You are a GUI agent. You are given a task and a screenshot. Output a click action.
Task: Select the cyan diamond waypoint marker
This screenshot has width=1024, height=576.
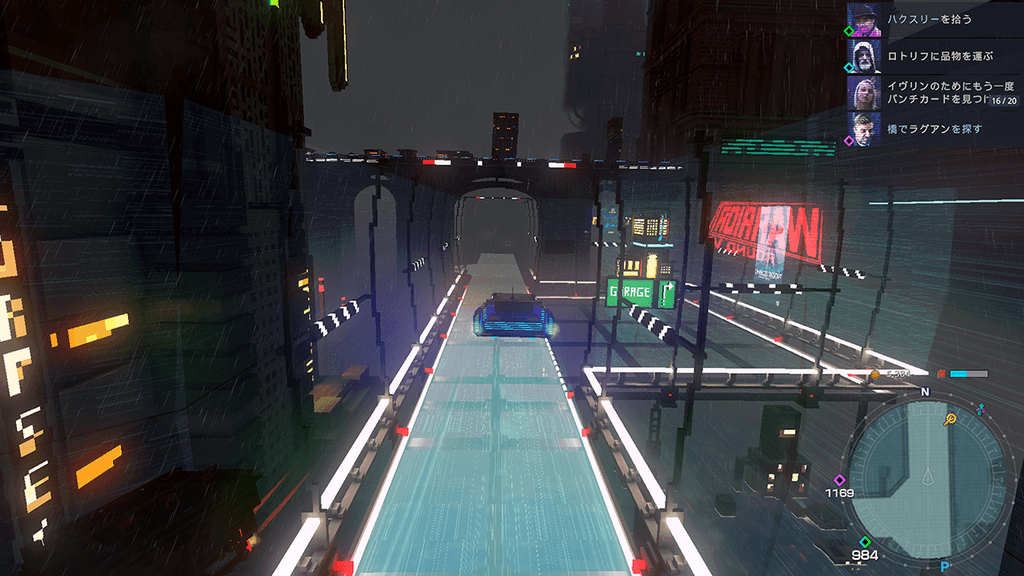pos(866,543)
